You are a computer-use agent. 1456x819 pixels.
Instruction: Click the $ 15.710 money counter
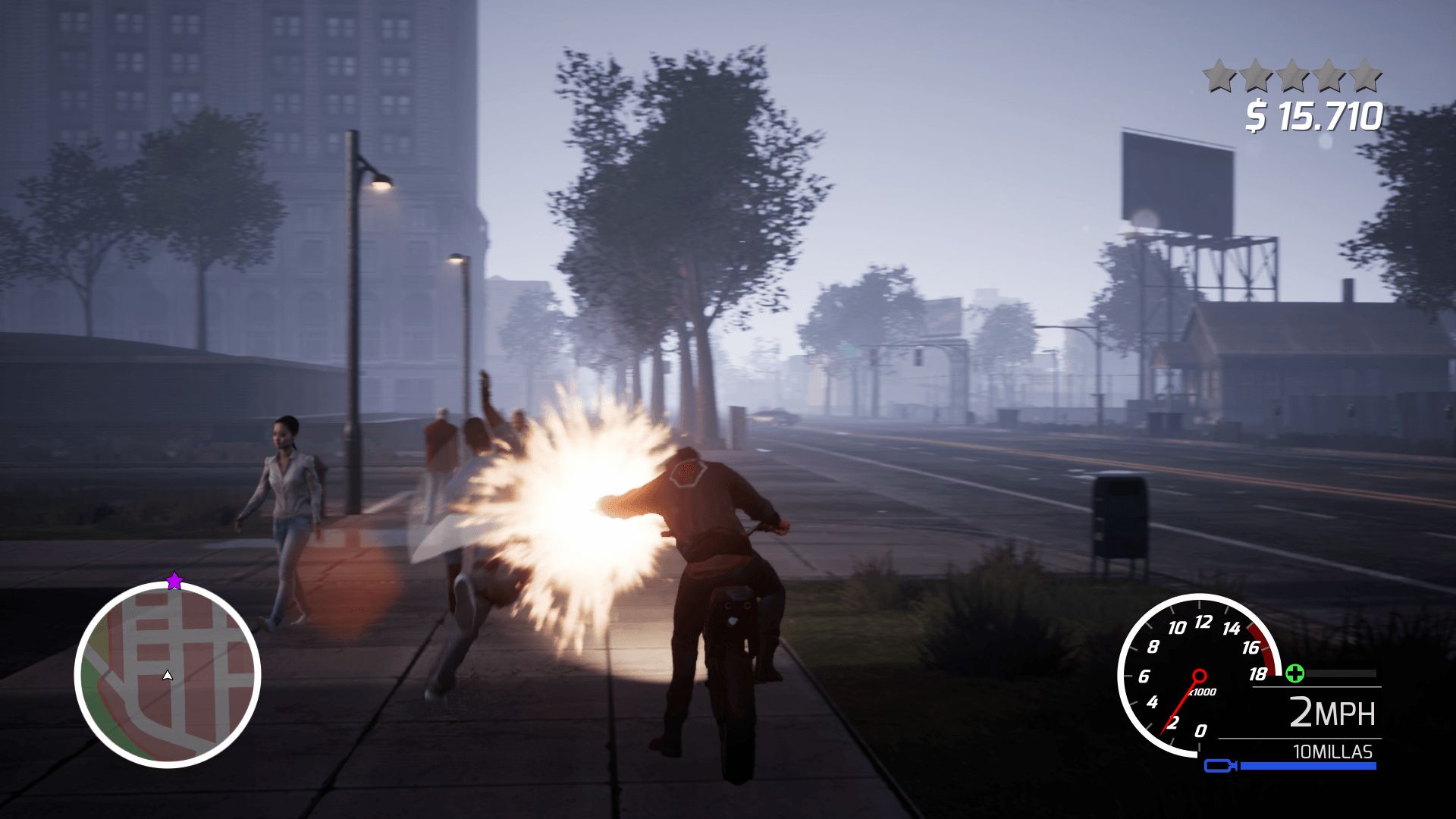pos(1315,115)
